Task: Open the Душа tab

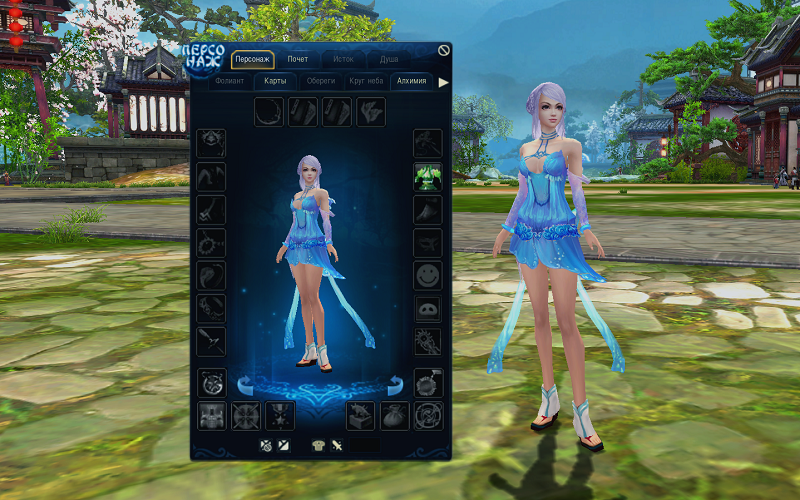Action: click(x=388, y=59)
